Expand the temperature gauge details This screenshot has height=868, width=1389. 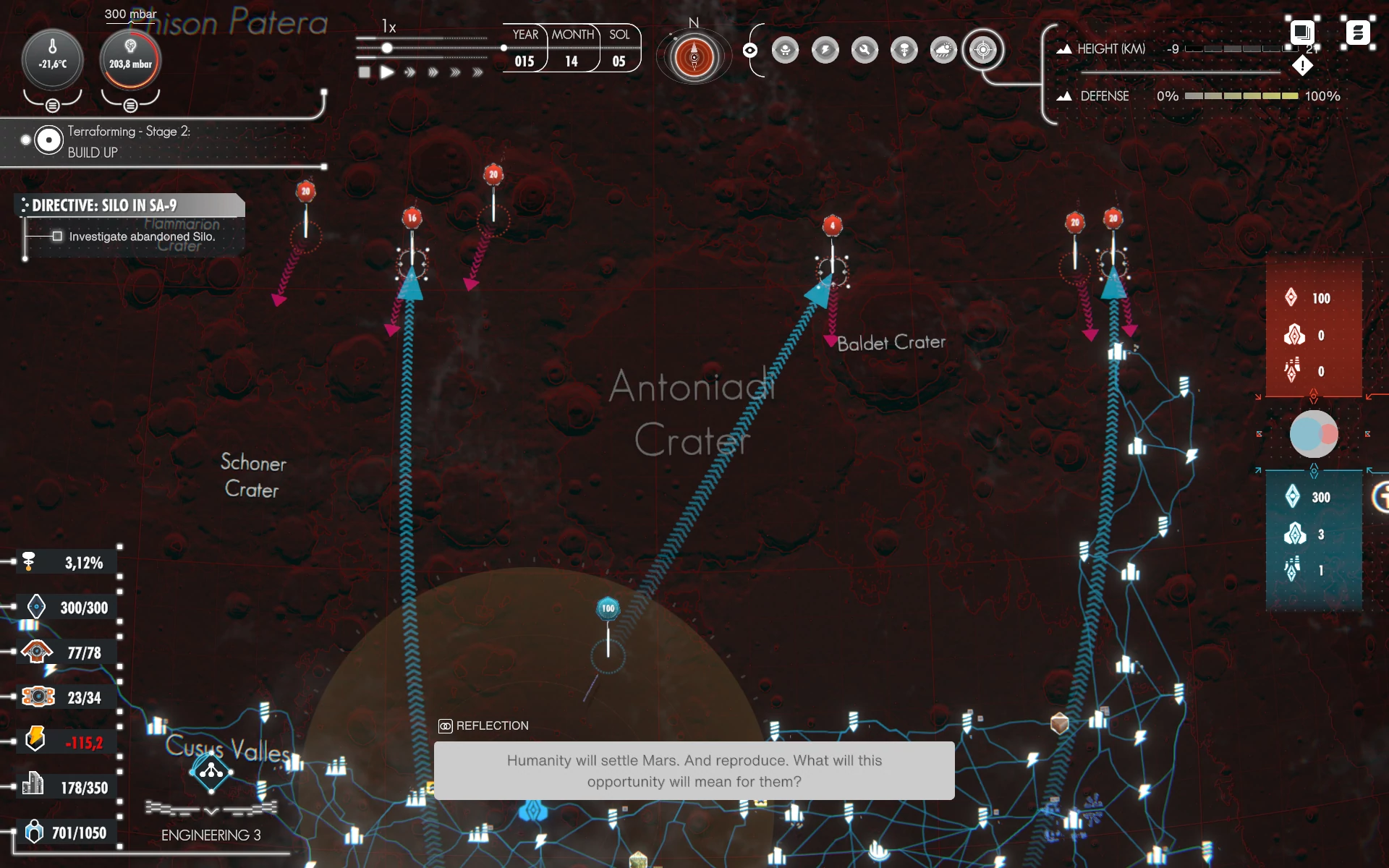pos(52,106)
